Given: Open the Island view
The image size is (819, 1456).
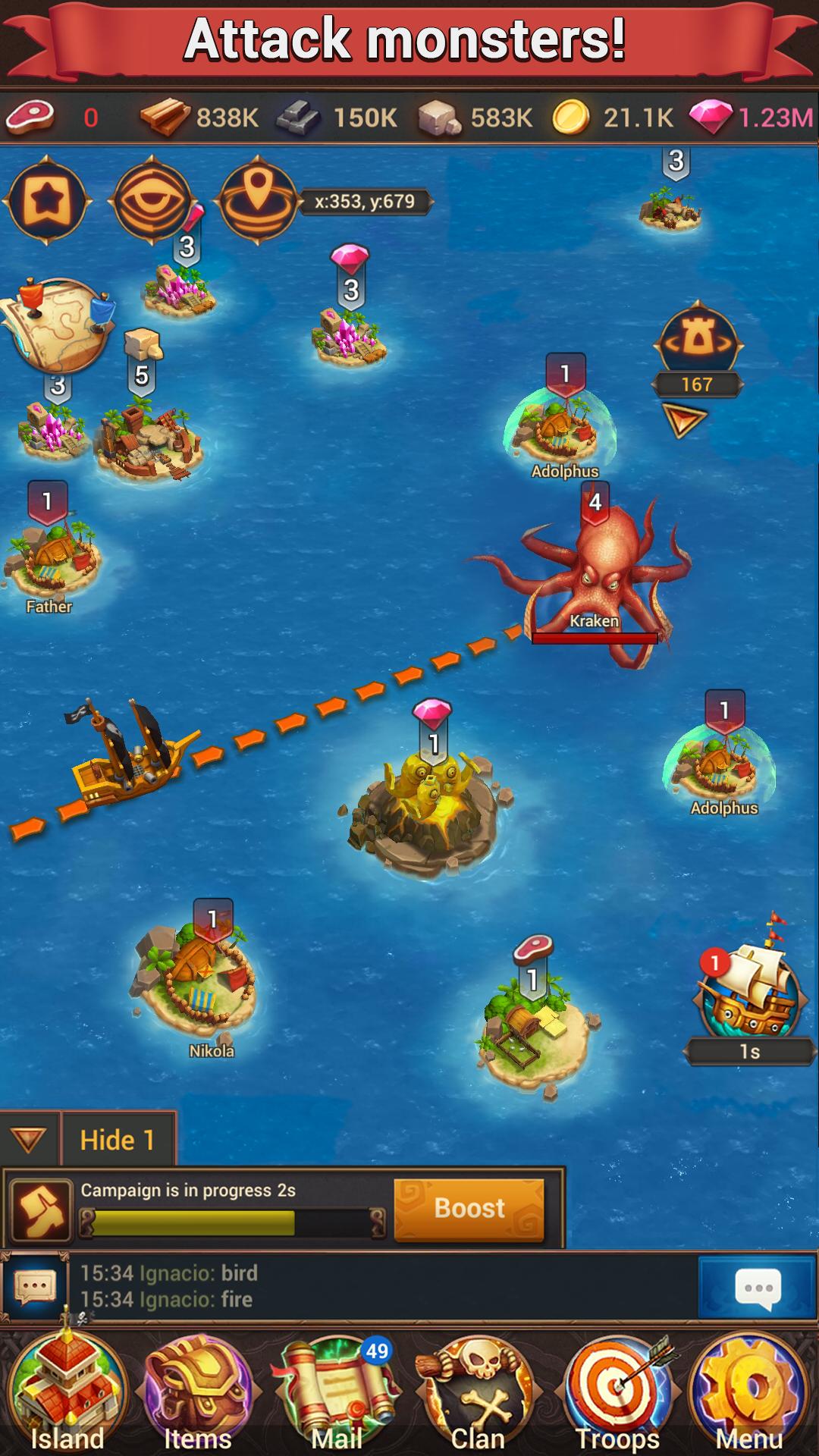Looking at the screenshot, I should tap(67, 1395).
